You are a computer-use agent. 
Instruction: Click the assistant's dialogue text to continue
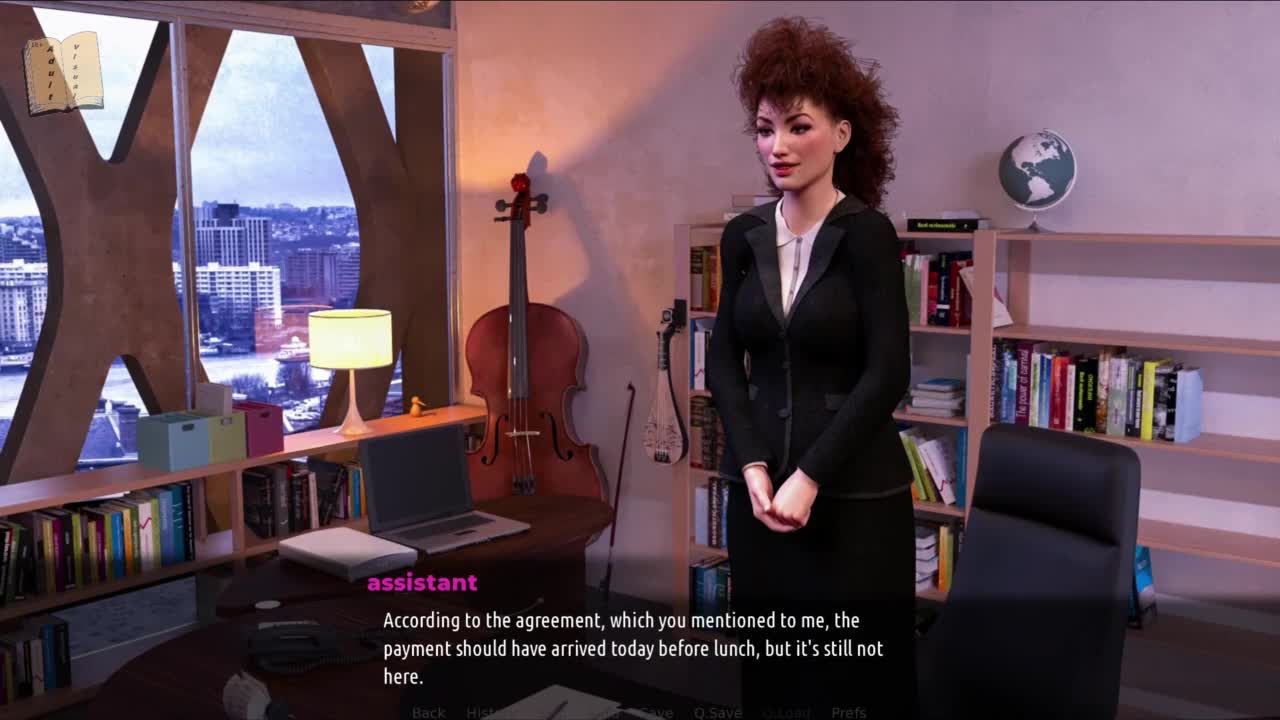[x=632, y=648]
